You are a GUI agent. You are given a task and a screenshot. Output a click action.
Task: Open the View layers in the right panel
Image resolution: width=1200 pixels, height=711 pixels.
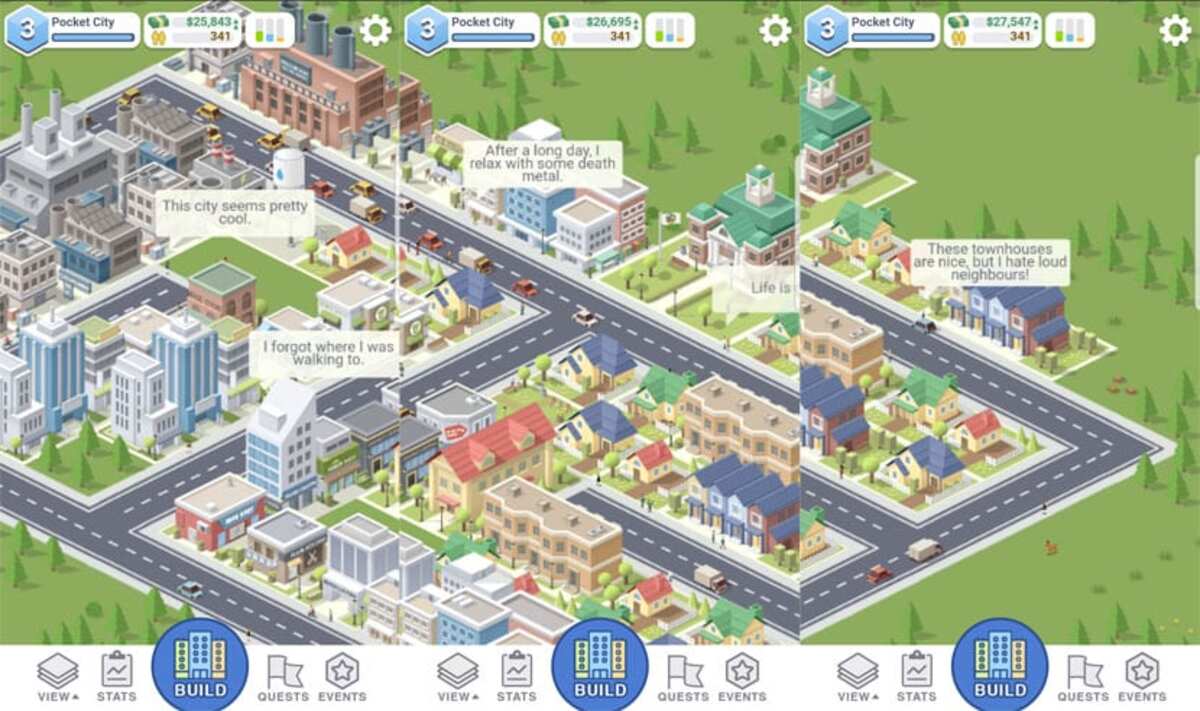[x=858, y=676]
